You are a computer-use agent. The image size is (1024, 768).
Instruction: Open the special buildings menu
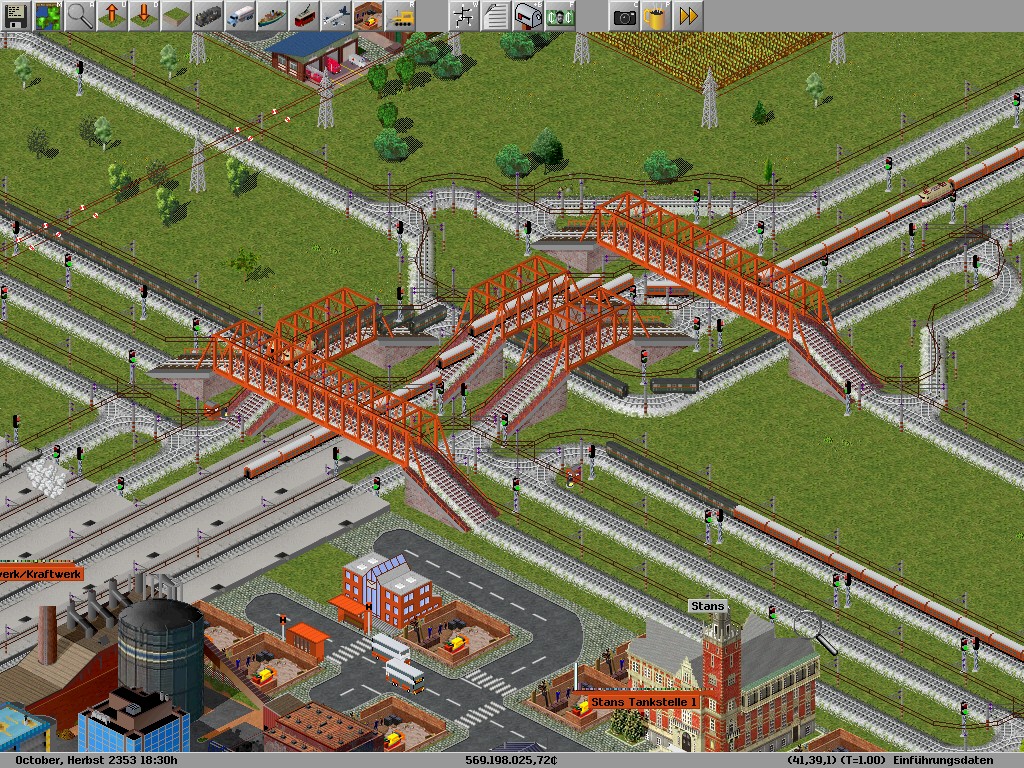click(368, 16)
